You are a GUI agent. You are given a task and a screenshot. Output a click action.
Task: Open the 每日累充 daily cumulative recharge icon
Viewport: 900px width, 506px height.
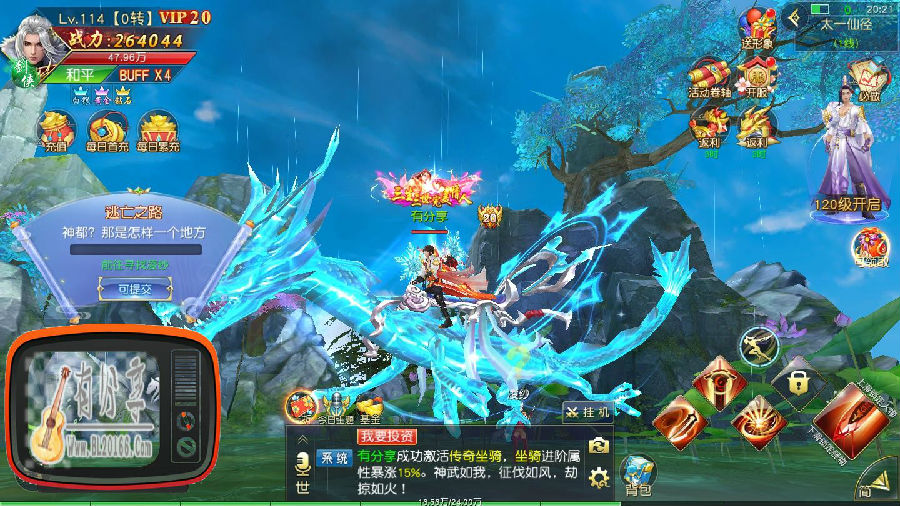point(159,130)
